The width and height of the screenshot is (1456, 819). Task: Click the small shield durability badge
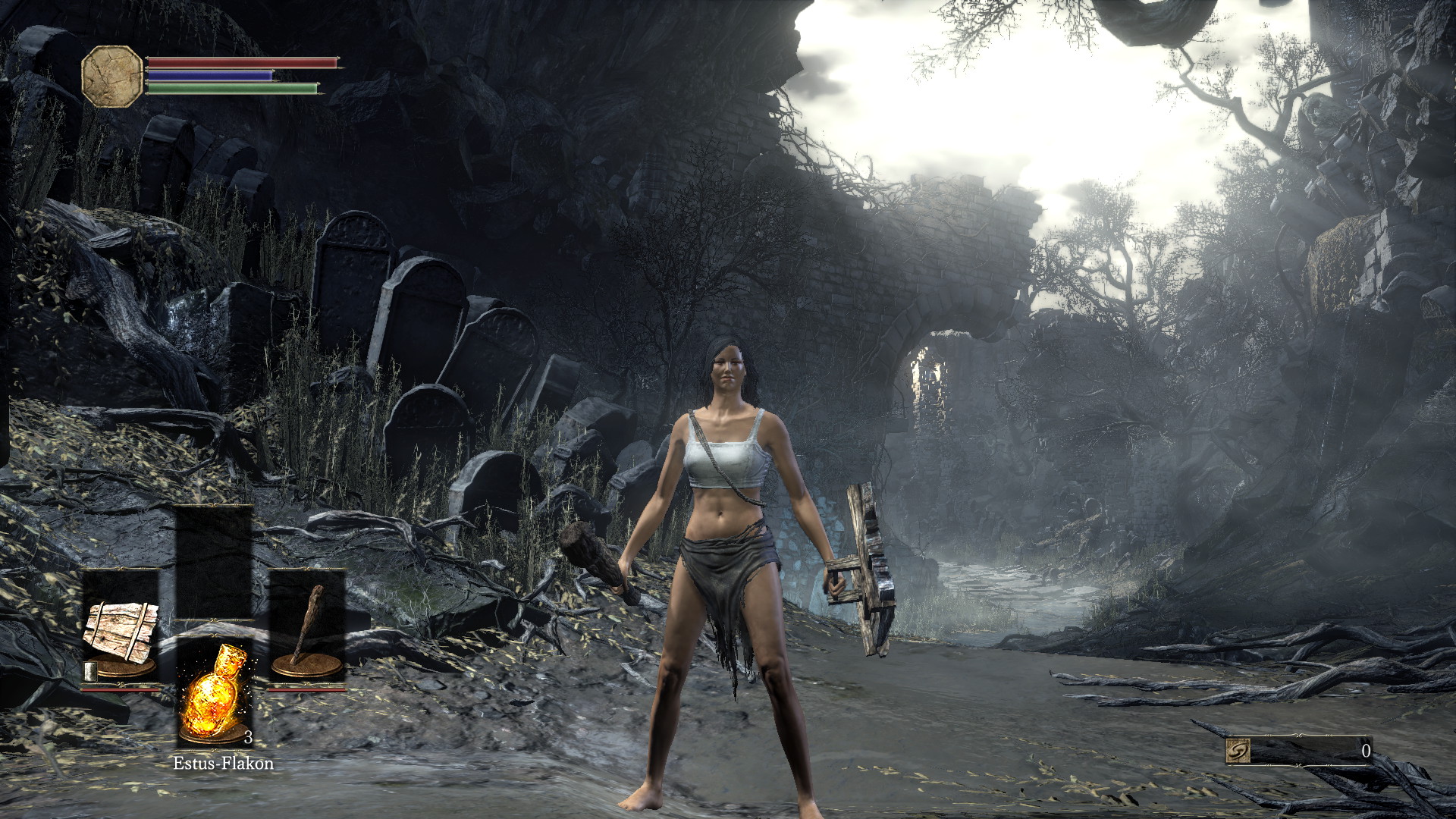(x=90, y=671)
